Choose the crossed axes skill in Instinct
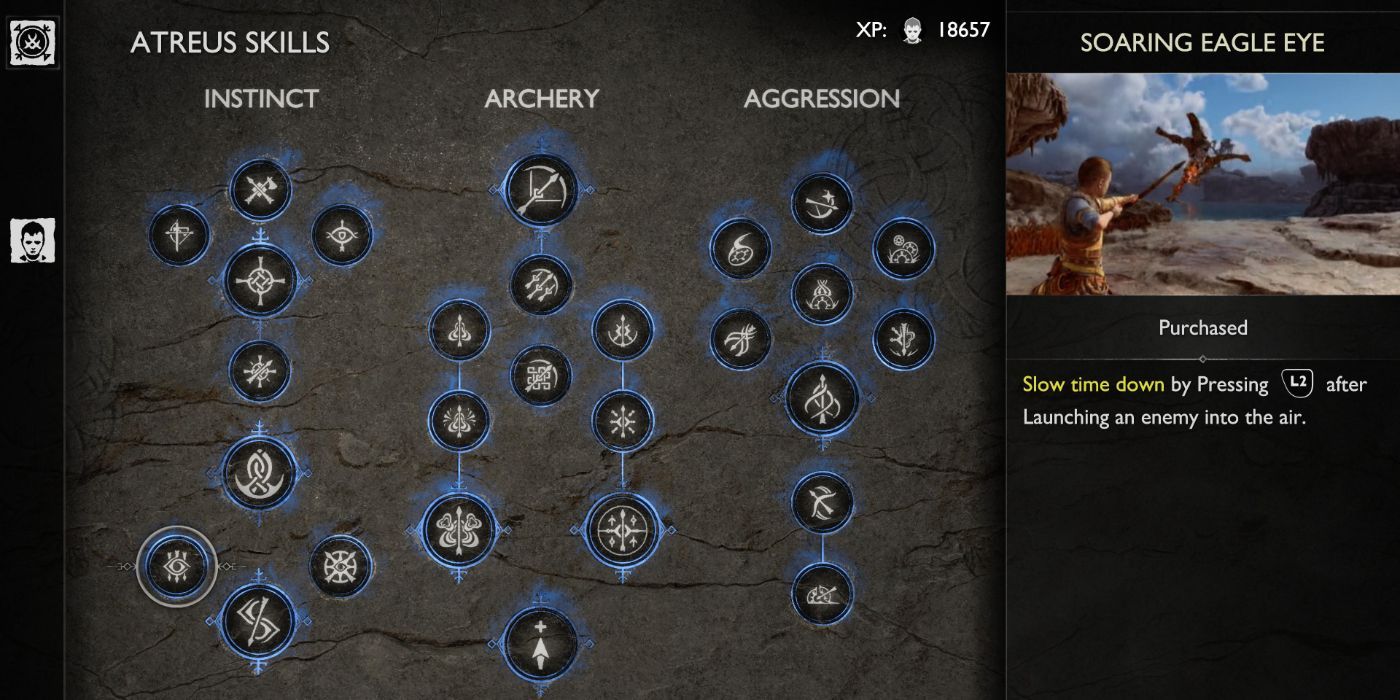This screenshot has height=700, width=1400. click(260, 189)
